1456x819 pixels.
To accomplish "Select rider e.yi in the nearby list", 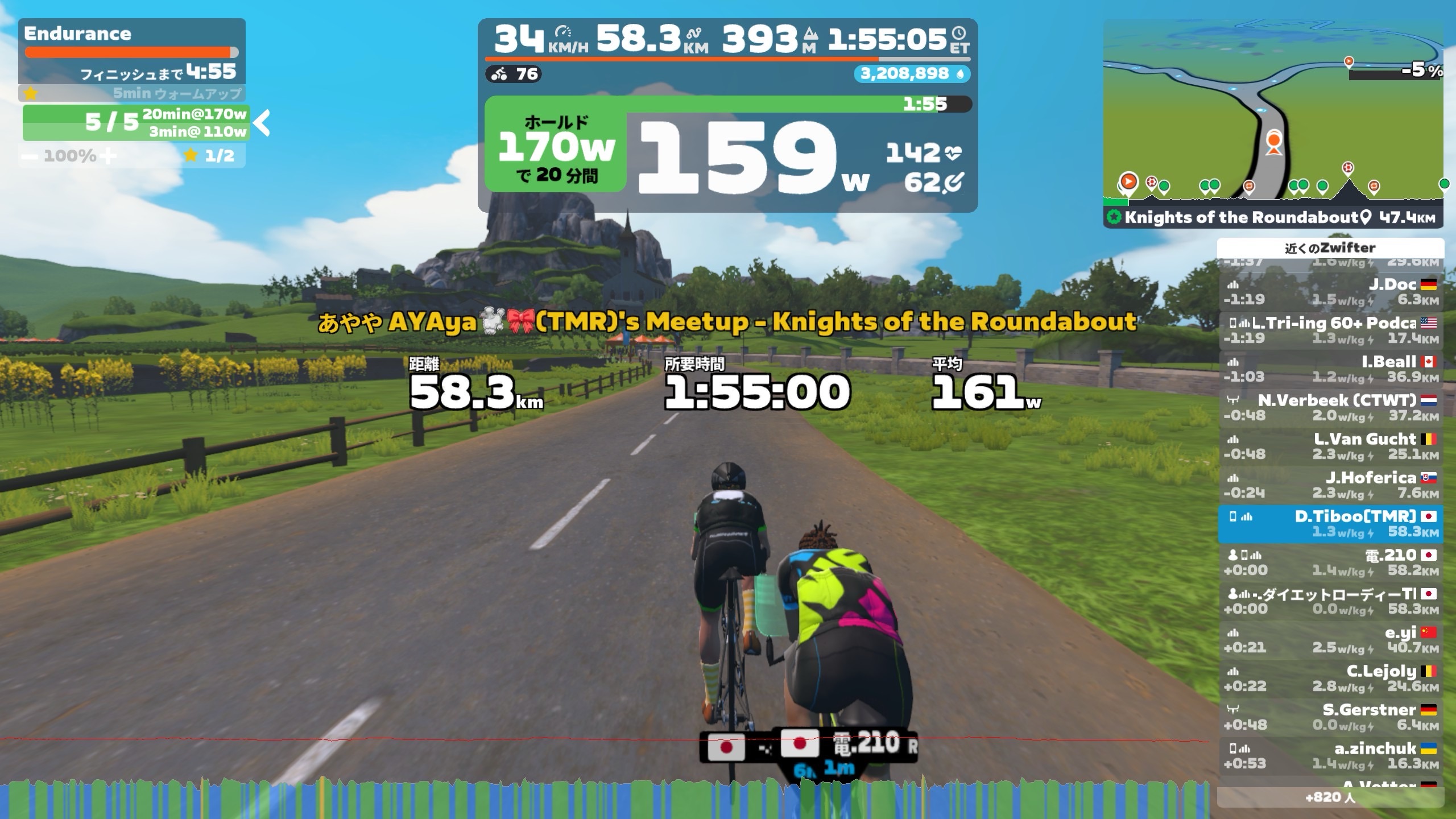I will pos(1330,640).
